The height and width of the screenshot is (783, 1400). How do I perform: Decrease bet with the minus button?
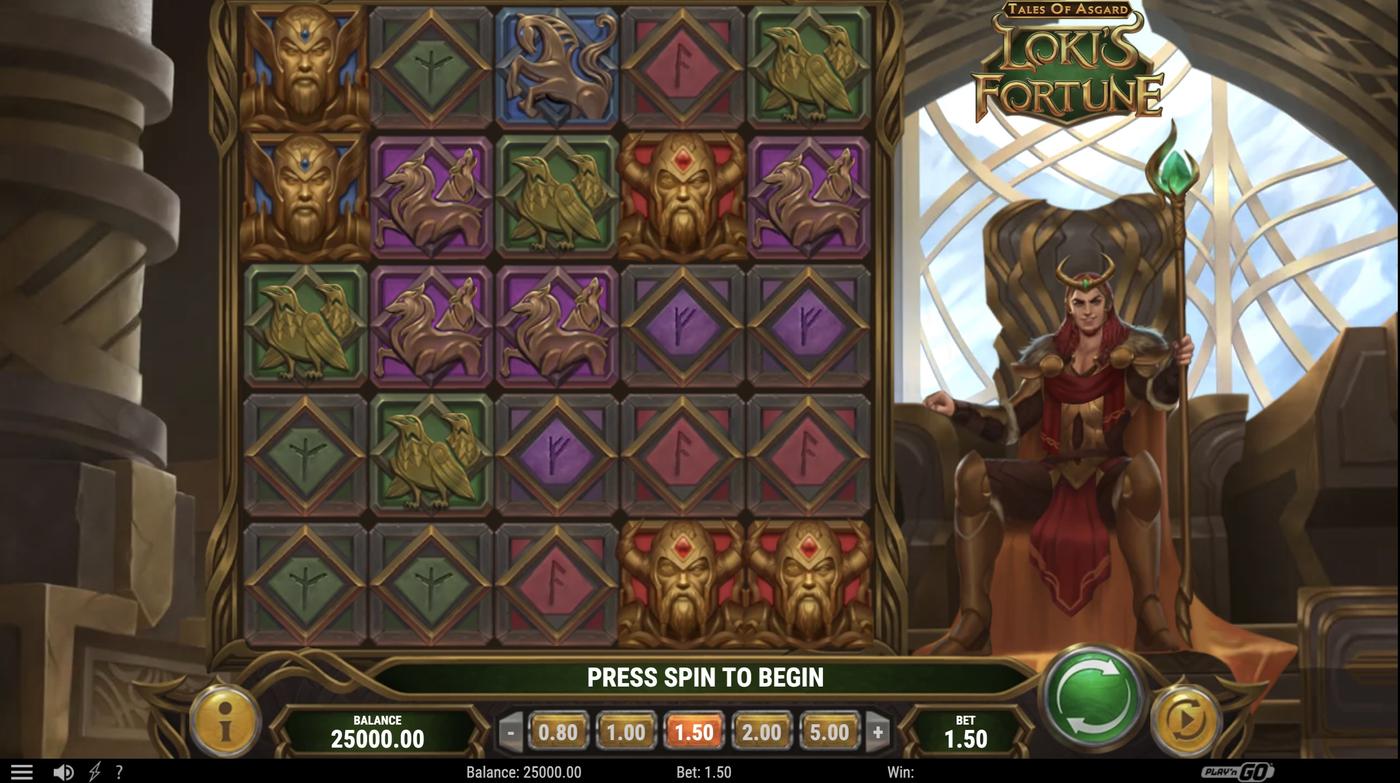coord(508,731)
